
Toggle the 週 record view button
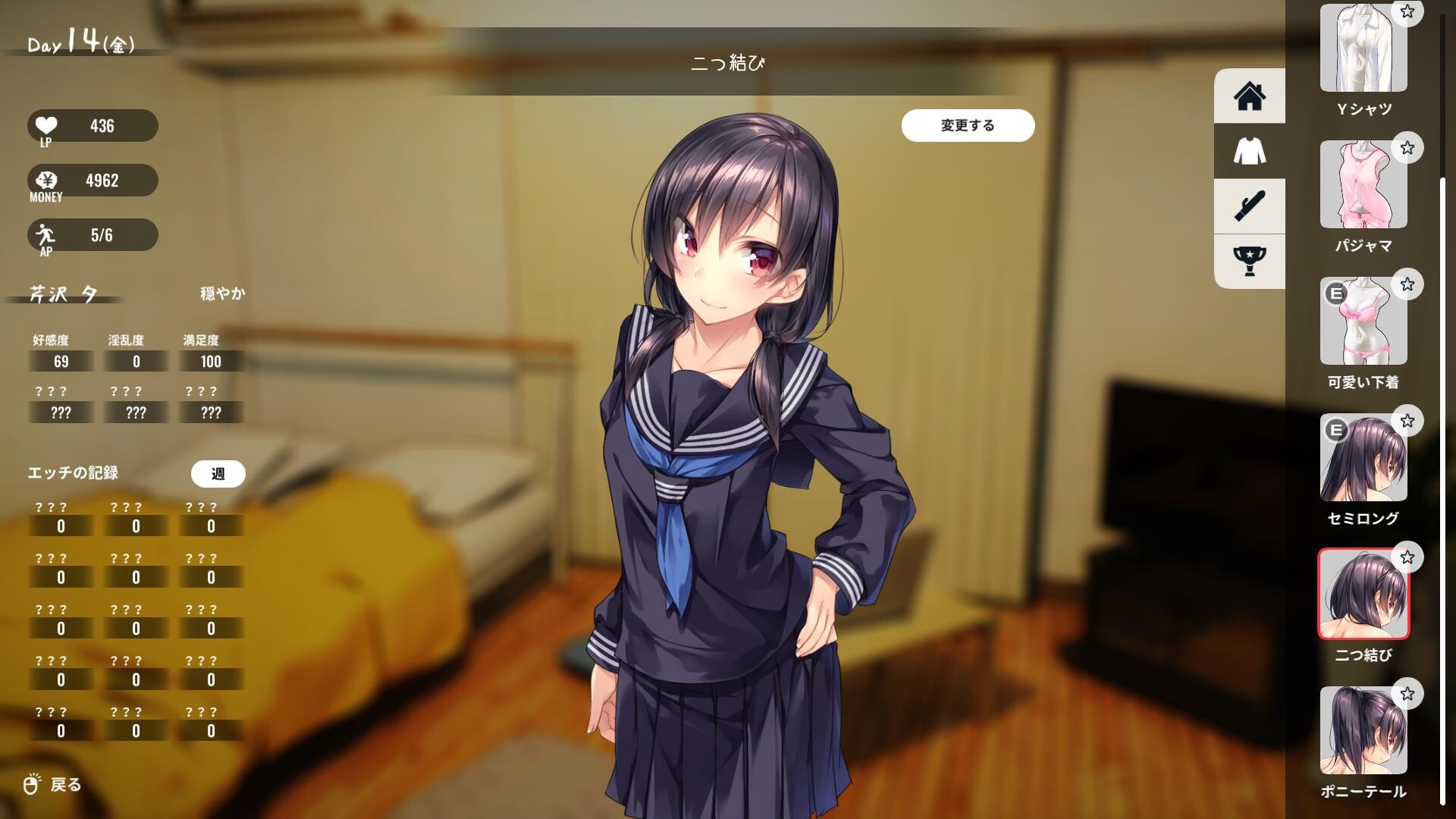click(217, 473)
